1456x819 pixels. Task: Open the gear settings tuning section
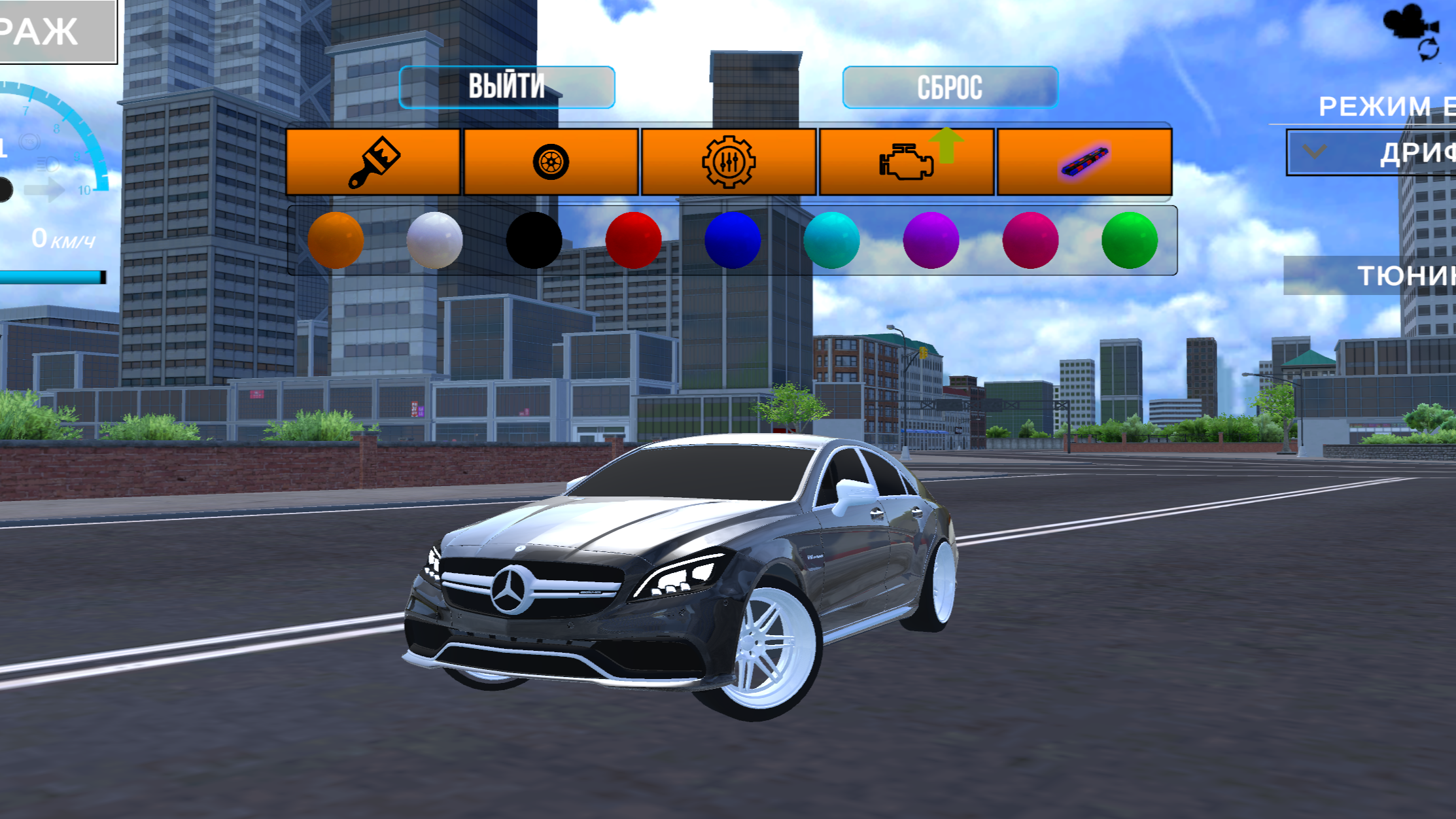point(730,162)
